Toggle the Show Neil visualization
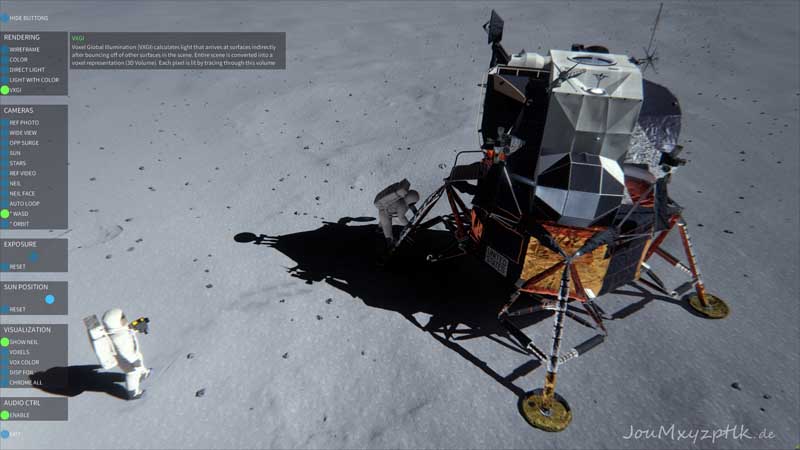The image size is (800, 450). click(x=5, y=342)
